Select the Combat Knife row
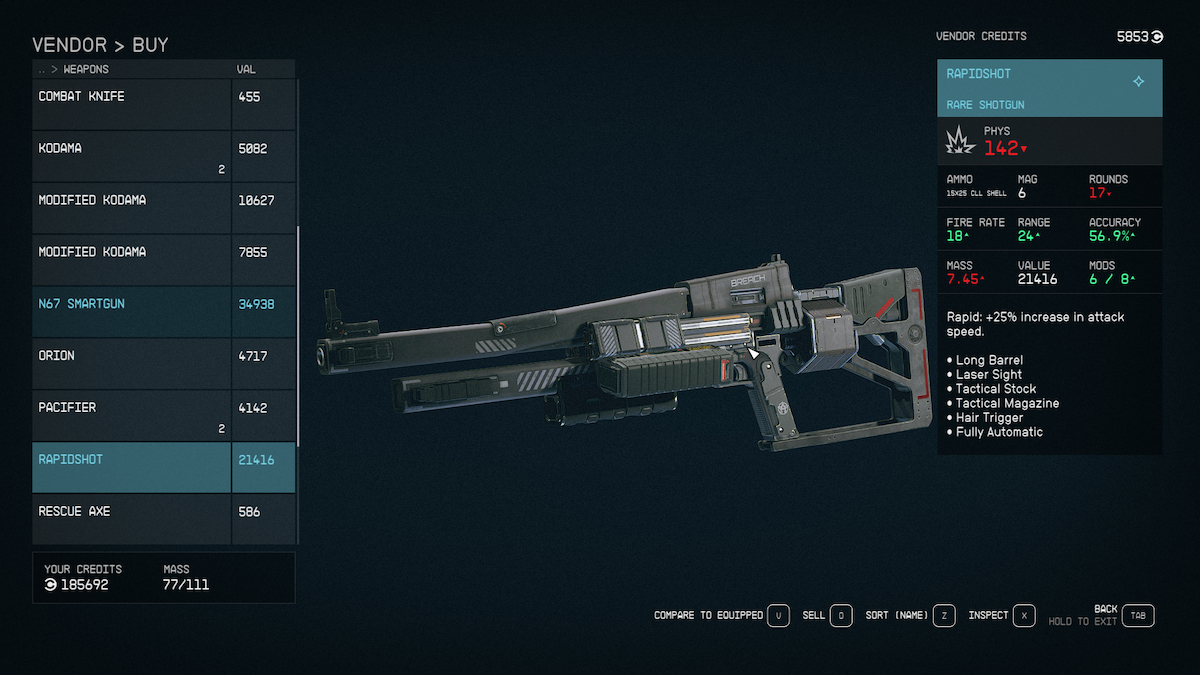 [x=132, y=104]
